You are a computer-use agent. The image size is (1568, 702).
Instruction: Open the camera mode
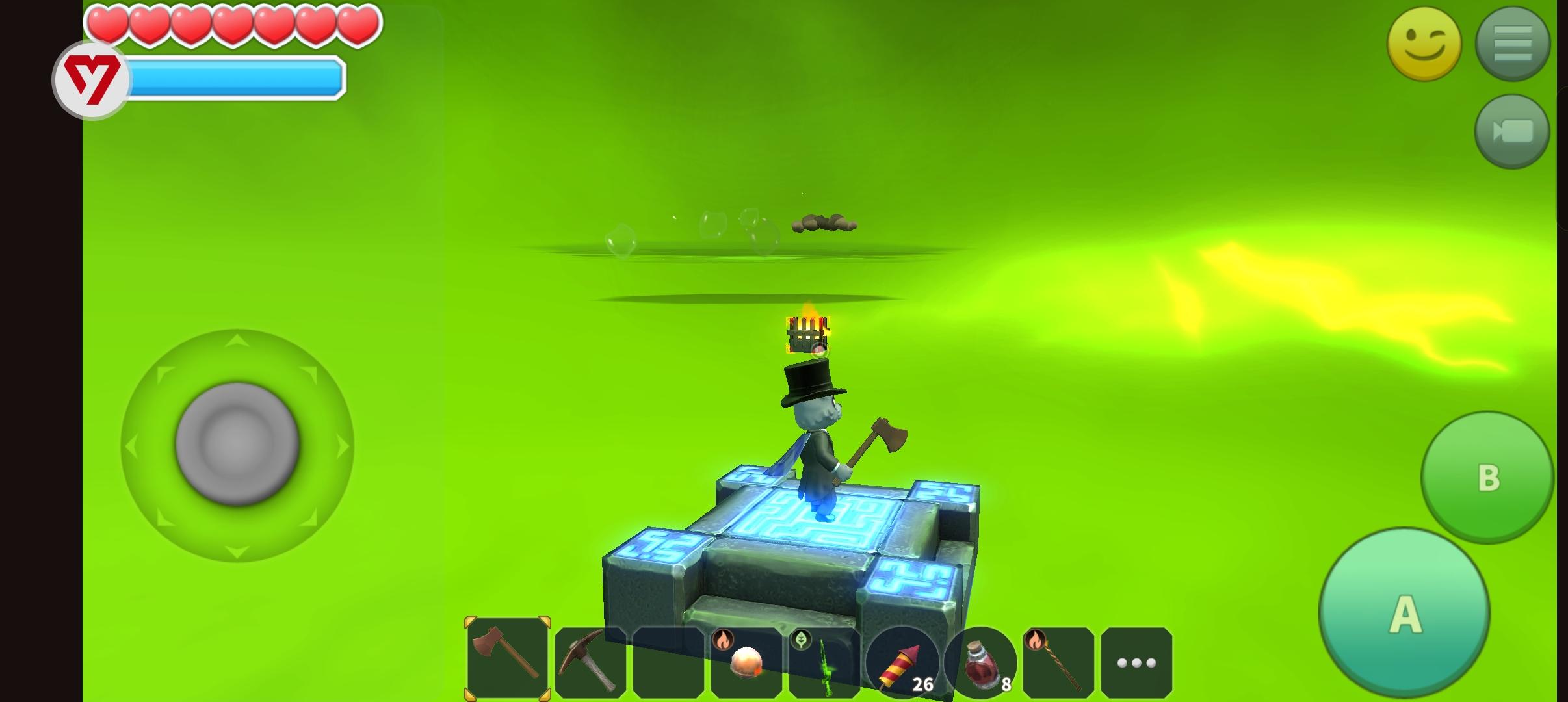1512,132
